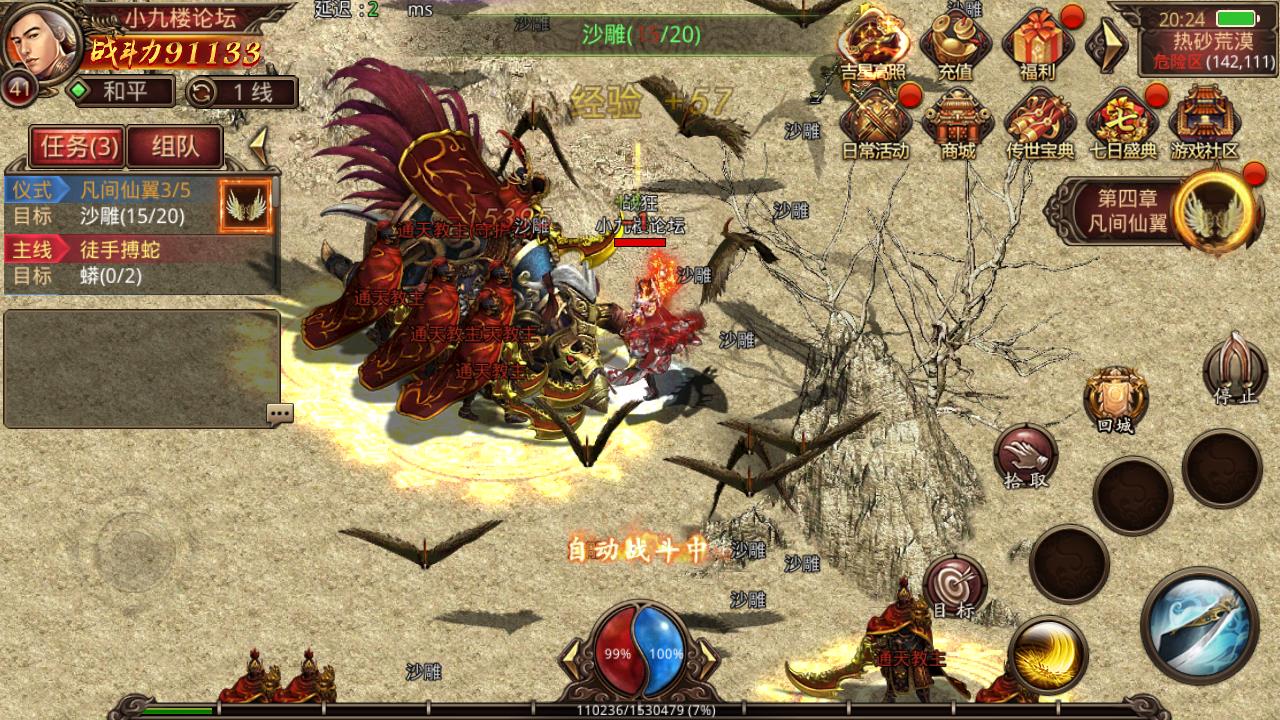Open the 传世宝典 guide book icon
This screenshot has width=1280, height=720.
1040,125
